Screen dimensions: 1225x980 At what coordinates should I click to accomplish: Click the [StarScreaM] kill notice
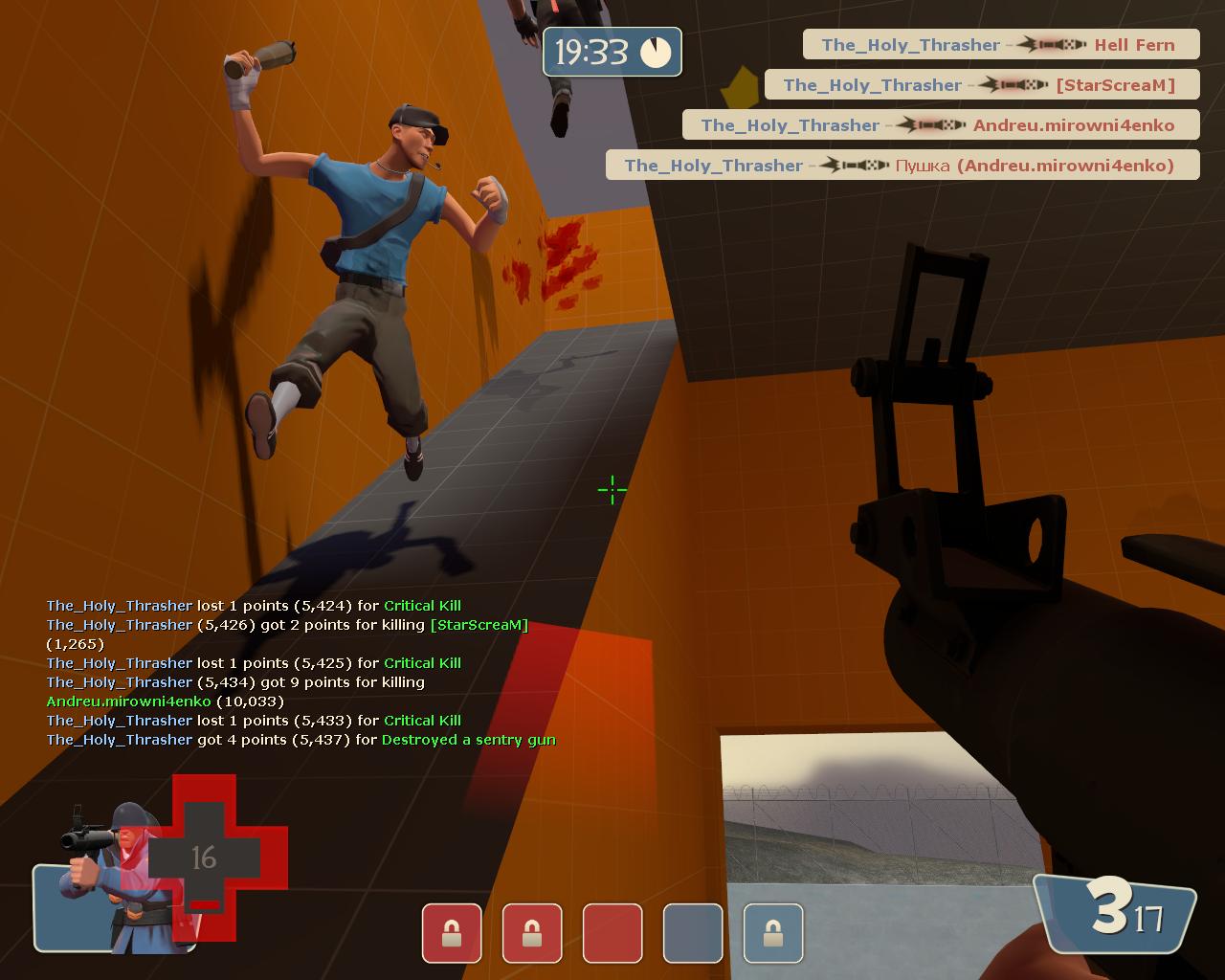coord(982,85)
